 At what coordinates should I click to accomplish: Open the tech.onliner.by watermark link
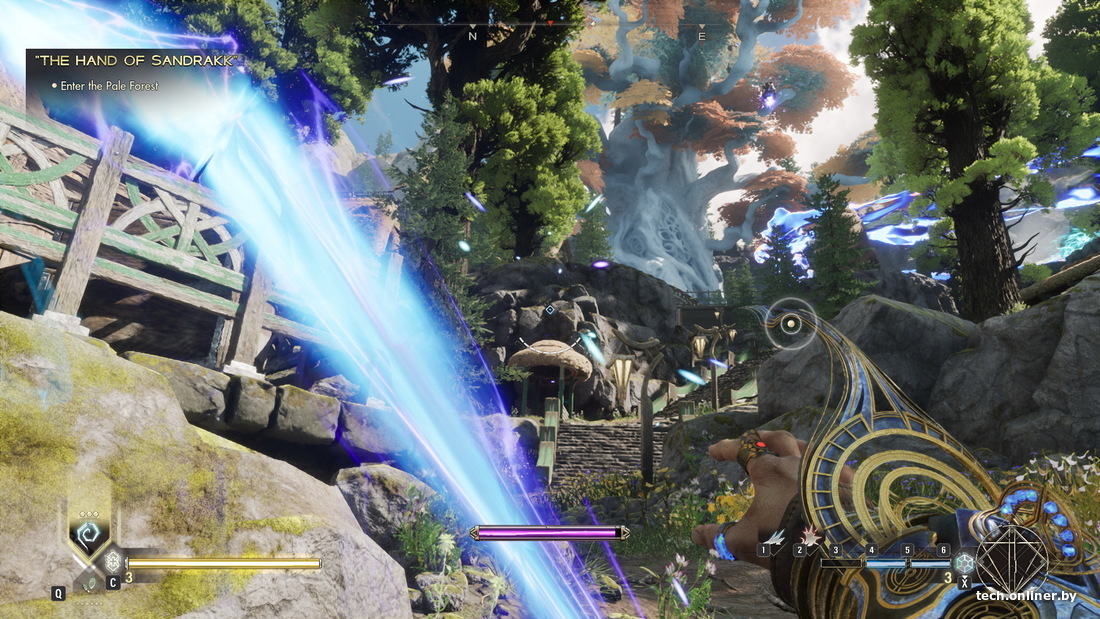pos(1034,596)
